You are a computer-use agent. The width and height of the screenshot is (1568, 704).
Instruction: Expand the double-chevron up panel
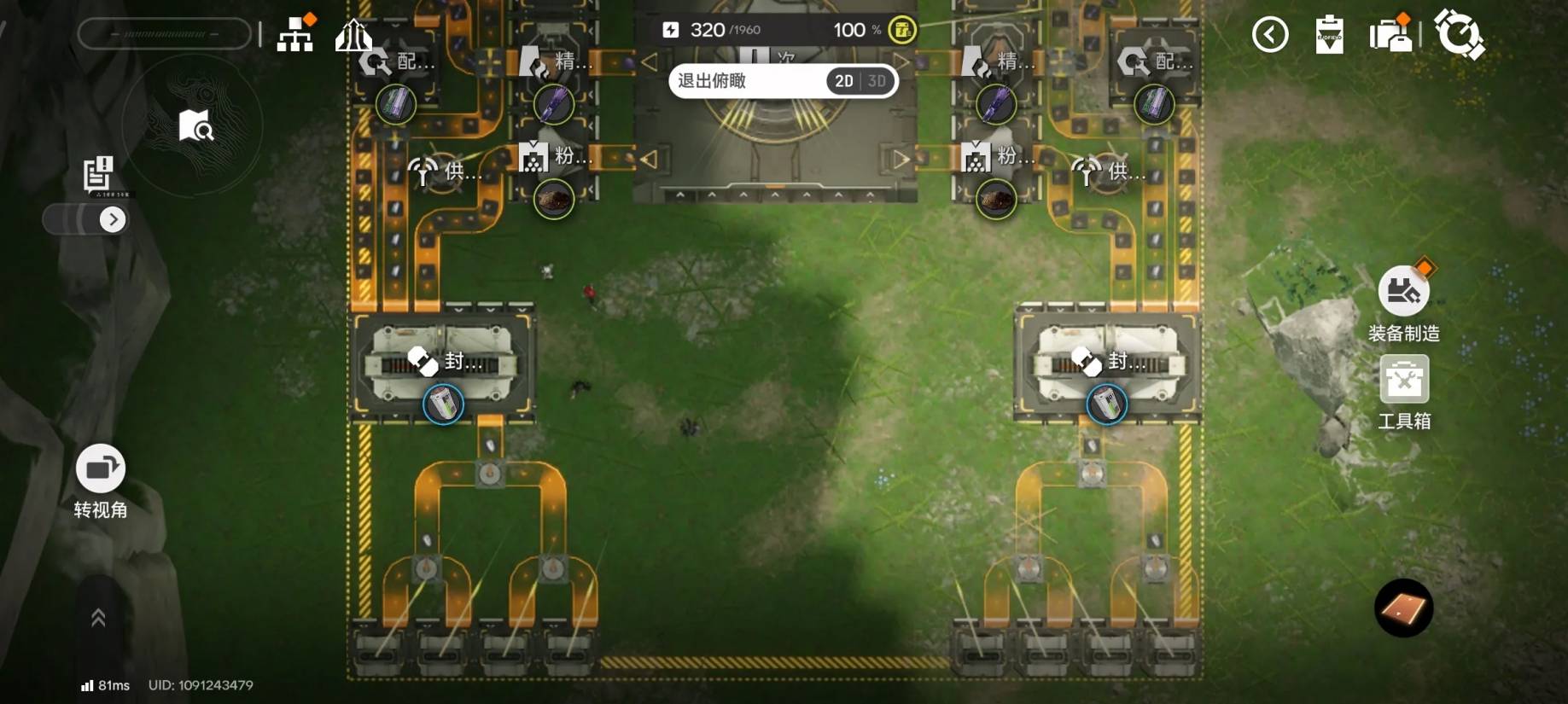click(x=98, y=618)
